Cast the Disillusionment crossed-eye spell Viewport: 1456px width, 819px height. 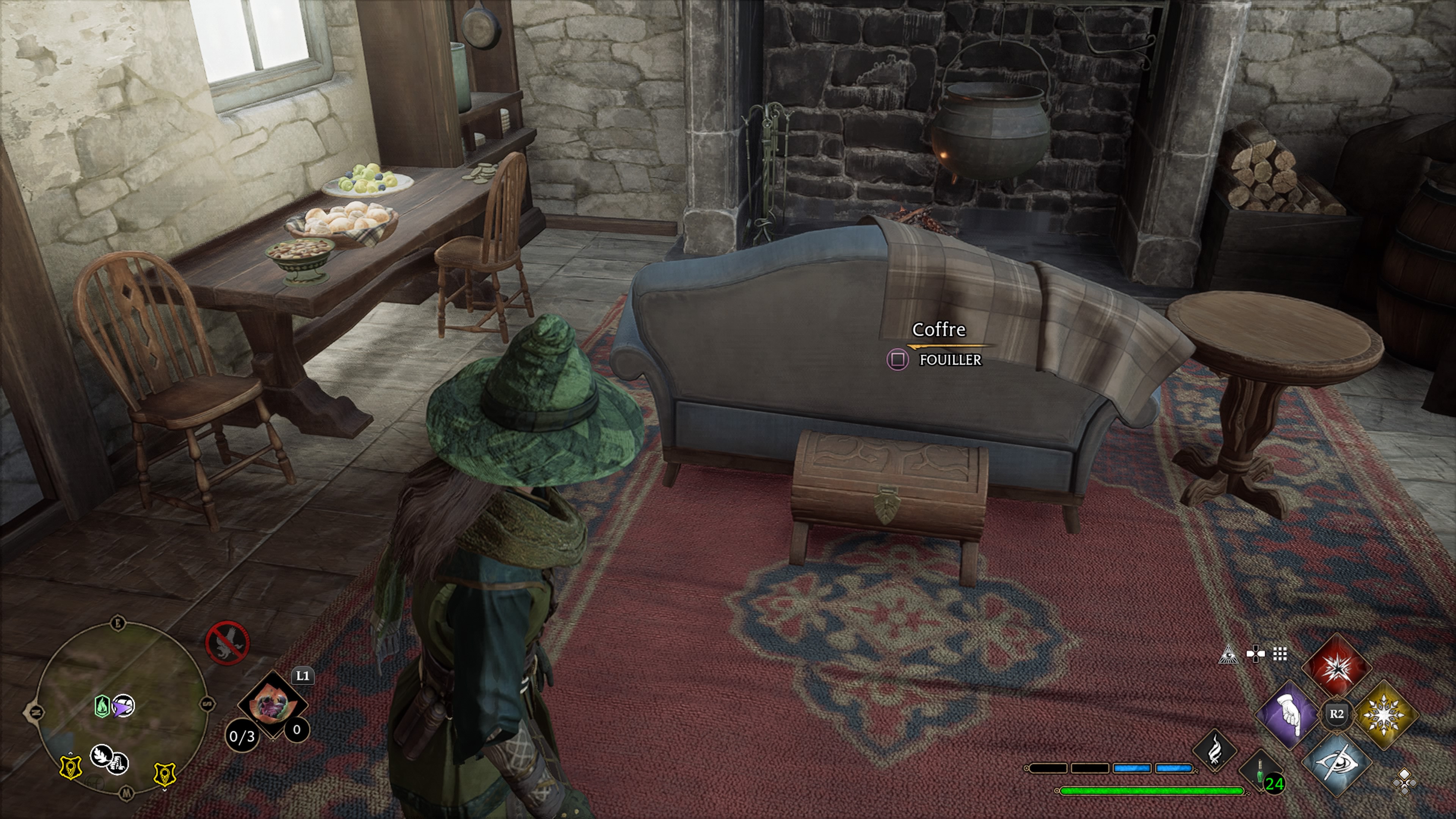click(1336, 763)
